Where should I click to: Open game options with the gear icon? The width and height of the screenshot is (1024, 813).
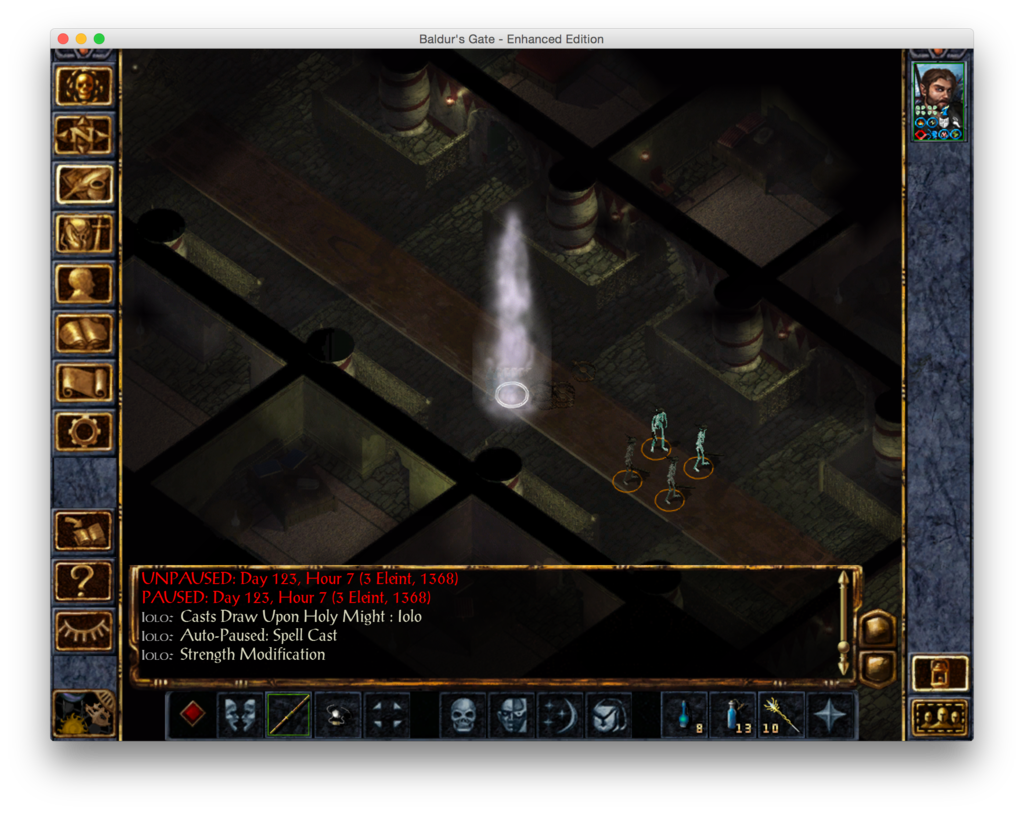tap(84, 431)
